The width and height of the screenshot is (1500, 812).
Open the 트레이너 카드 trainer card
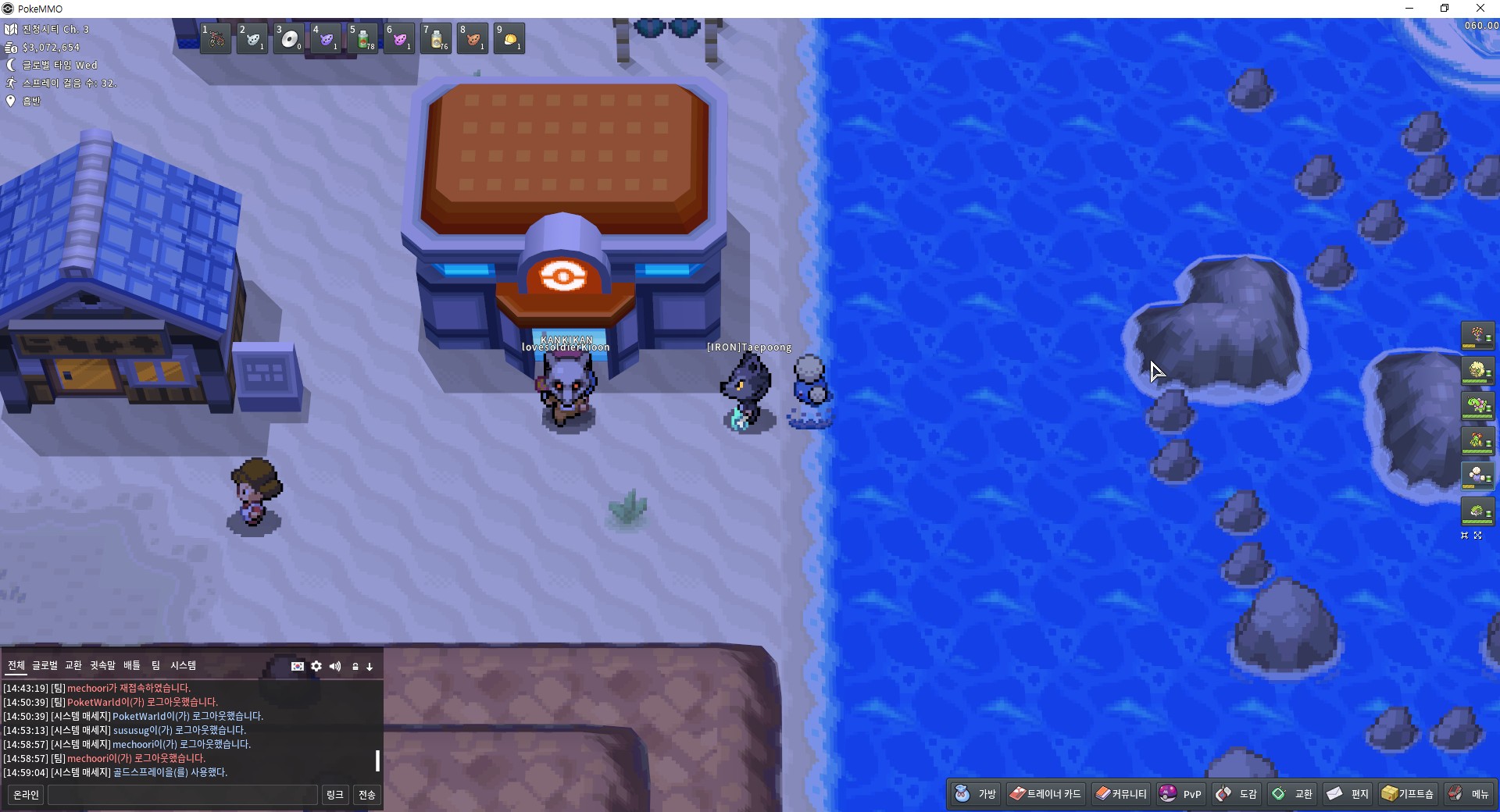click(x=1045, y=794)
